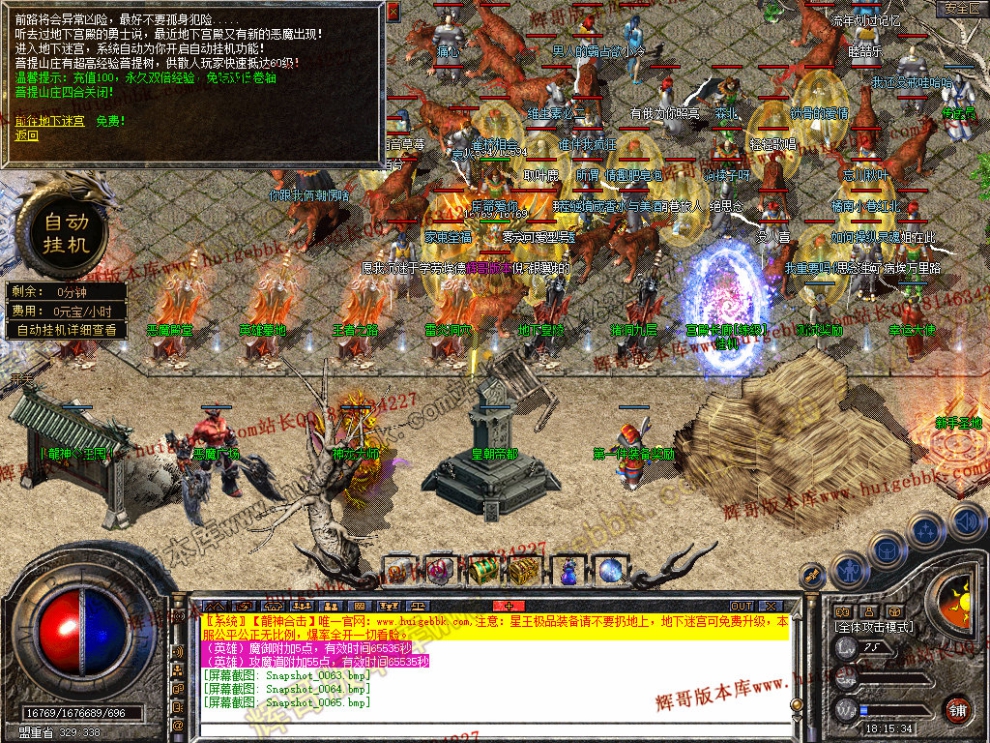990x743 pixels.
Task: Choose the 返回 option in the dialogue
Action: [26, 135]
